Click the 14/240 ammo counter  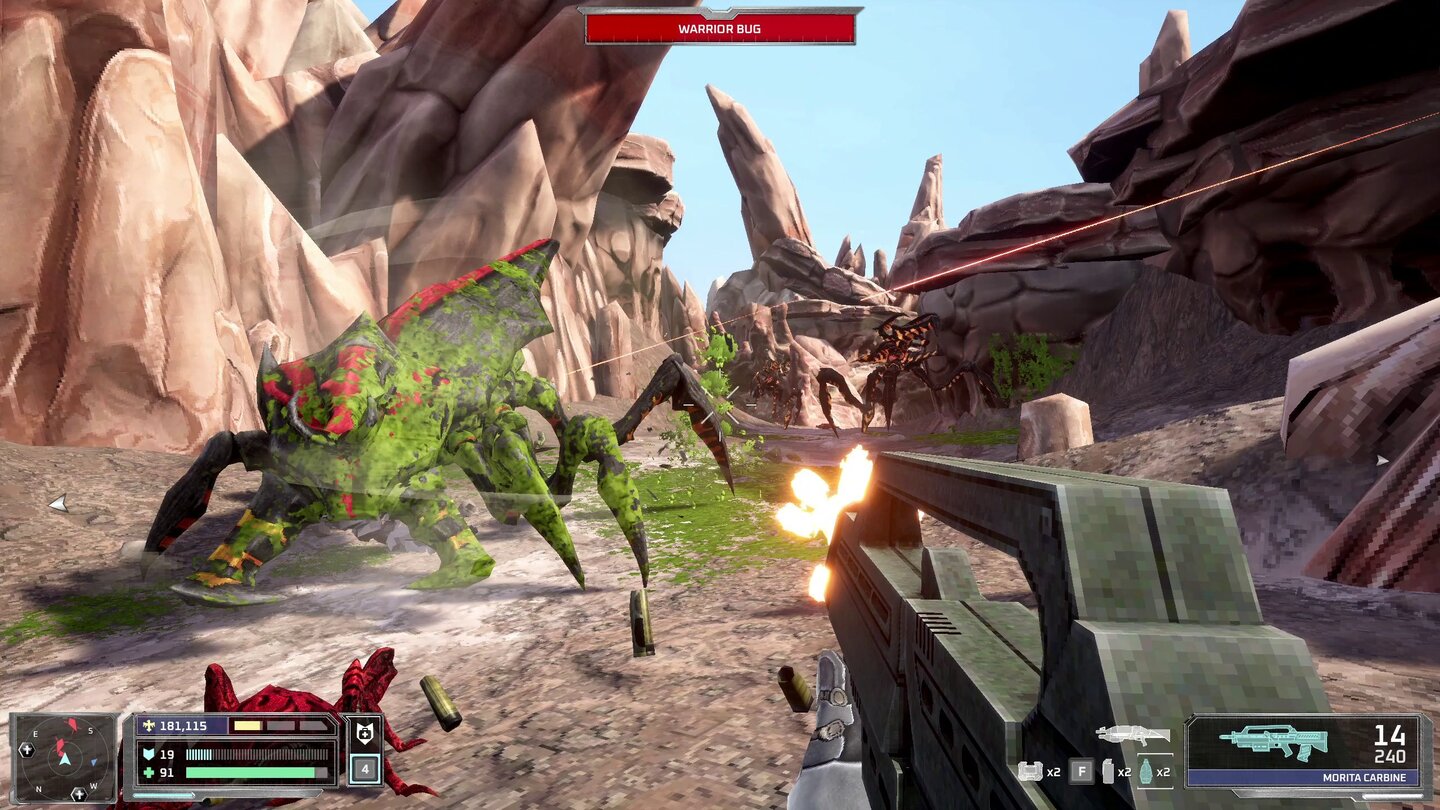tap(1391, 742)
